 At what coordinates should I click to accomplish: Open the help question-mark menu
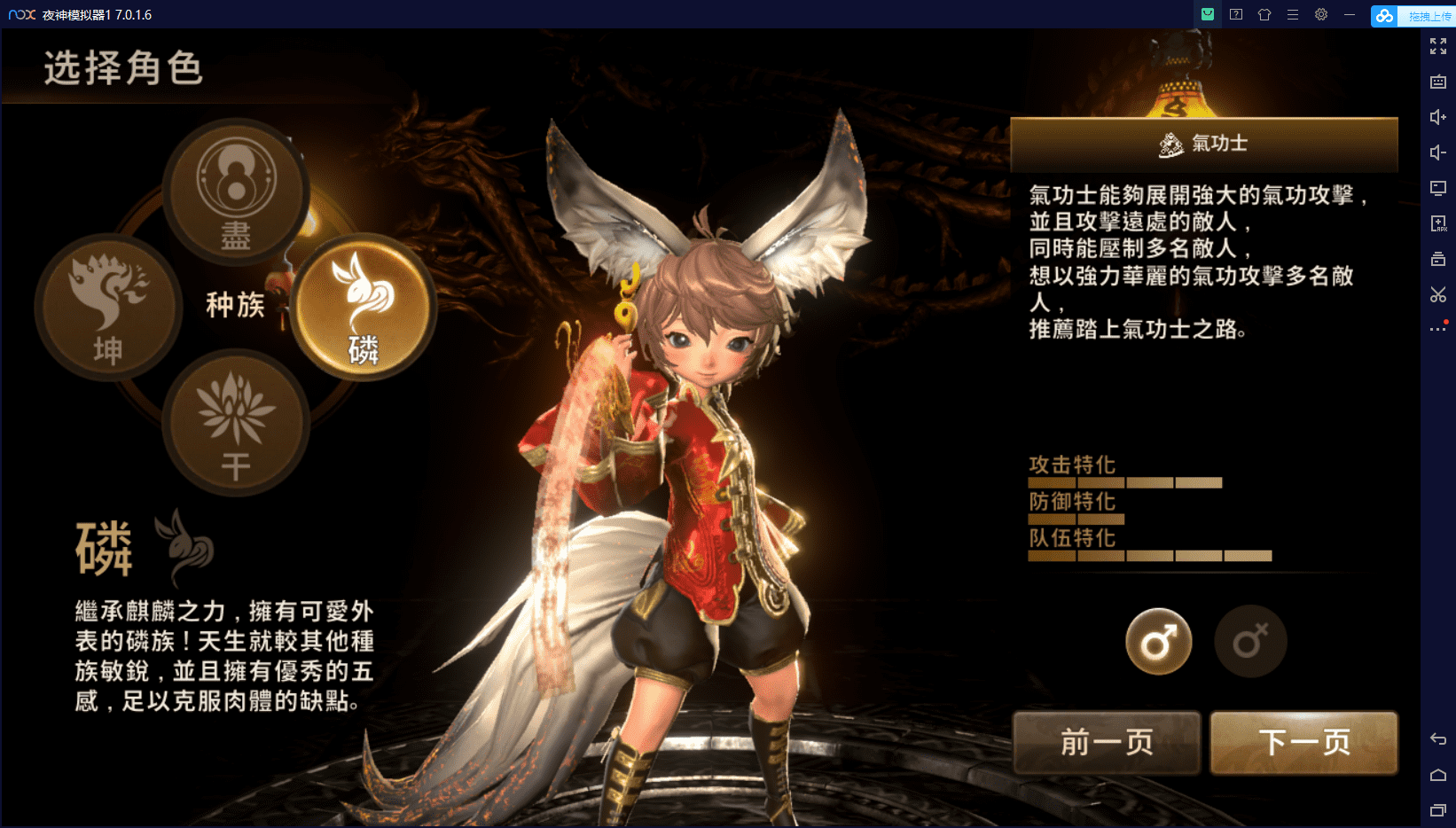tap(1235, 14)
